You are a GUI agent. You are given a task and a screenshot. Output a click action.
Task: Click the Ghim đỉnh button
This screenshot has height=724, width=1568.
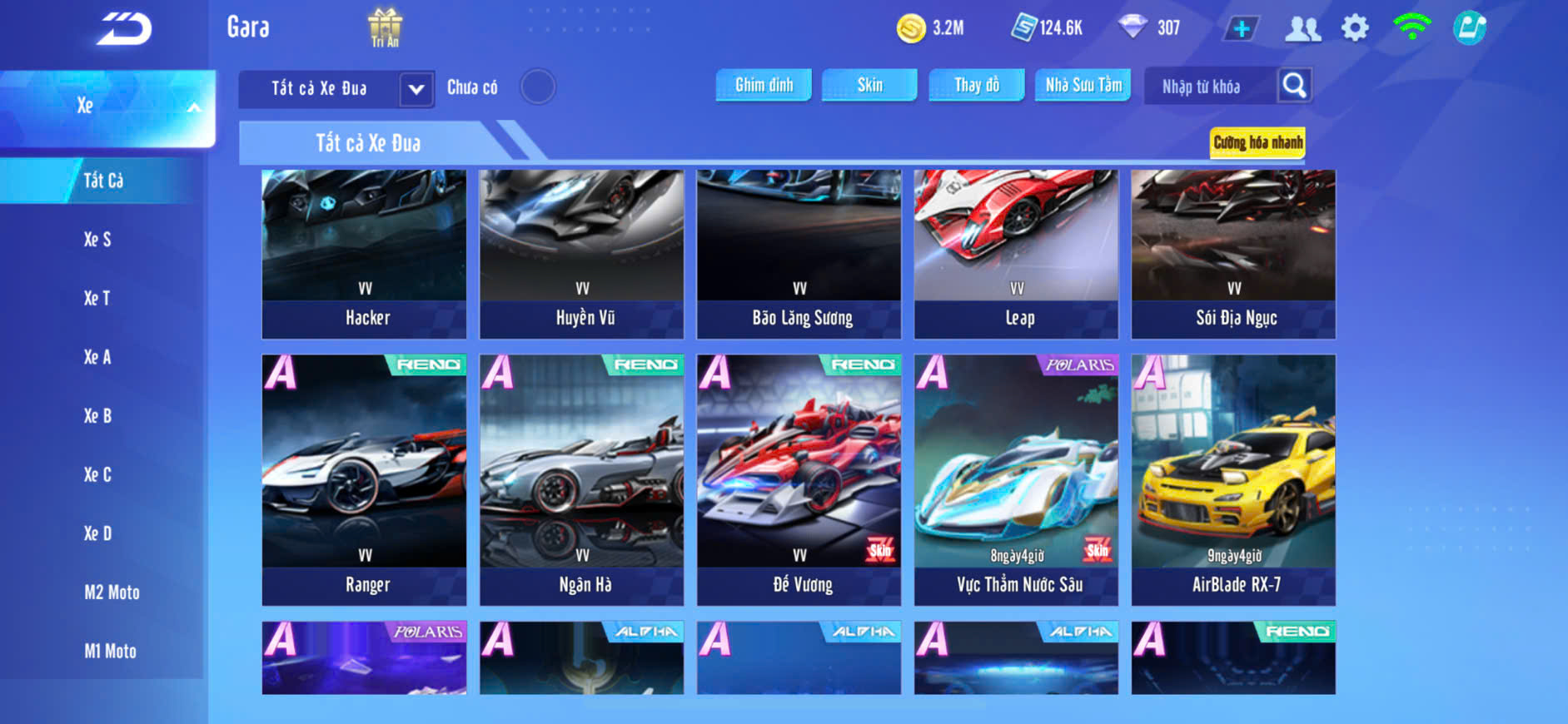point(764,85)
